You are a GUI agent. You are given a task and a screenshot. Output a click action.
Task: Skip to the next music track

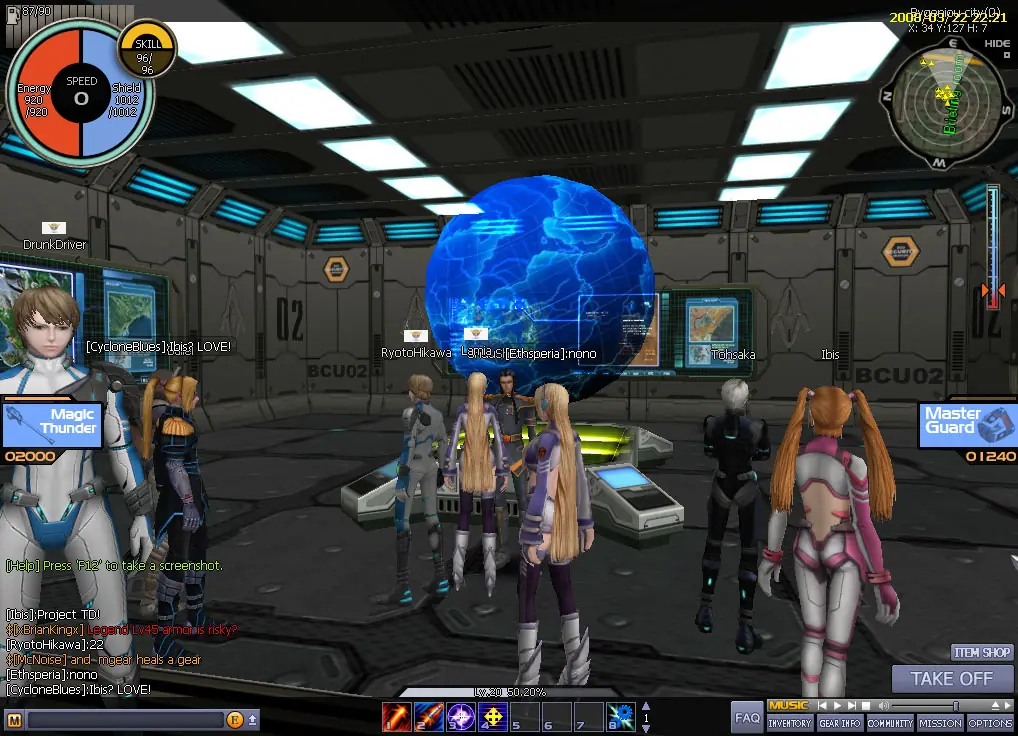click(x=852, y=706)
